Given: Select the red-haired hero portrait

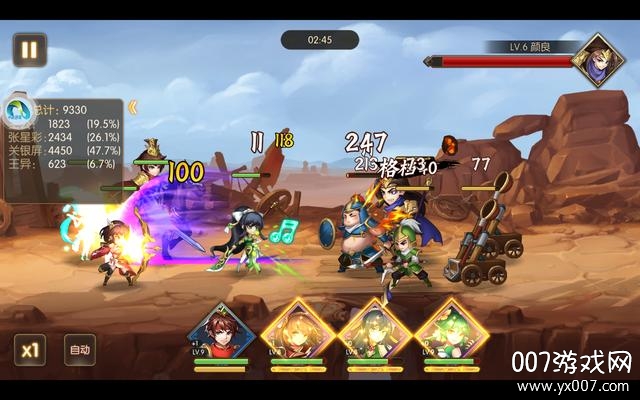Looking at the screenshot, I should pyautogui.click(x=221, y=333).
